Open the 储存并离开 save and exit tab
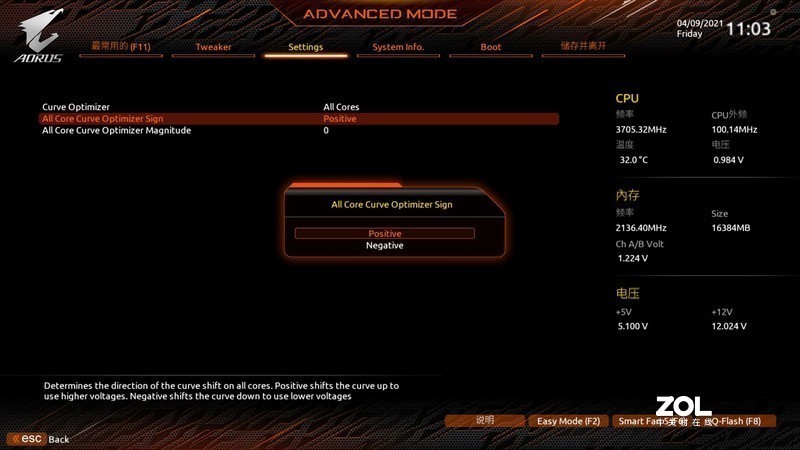The width and height of the screenshot is (800, 450). tap(583, 47)
